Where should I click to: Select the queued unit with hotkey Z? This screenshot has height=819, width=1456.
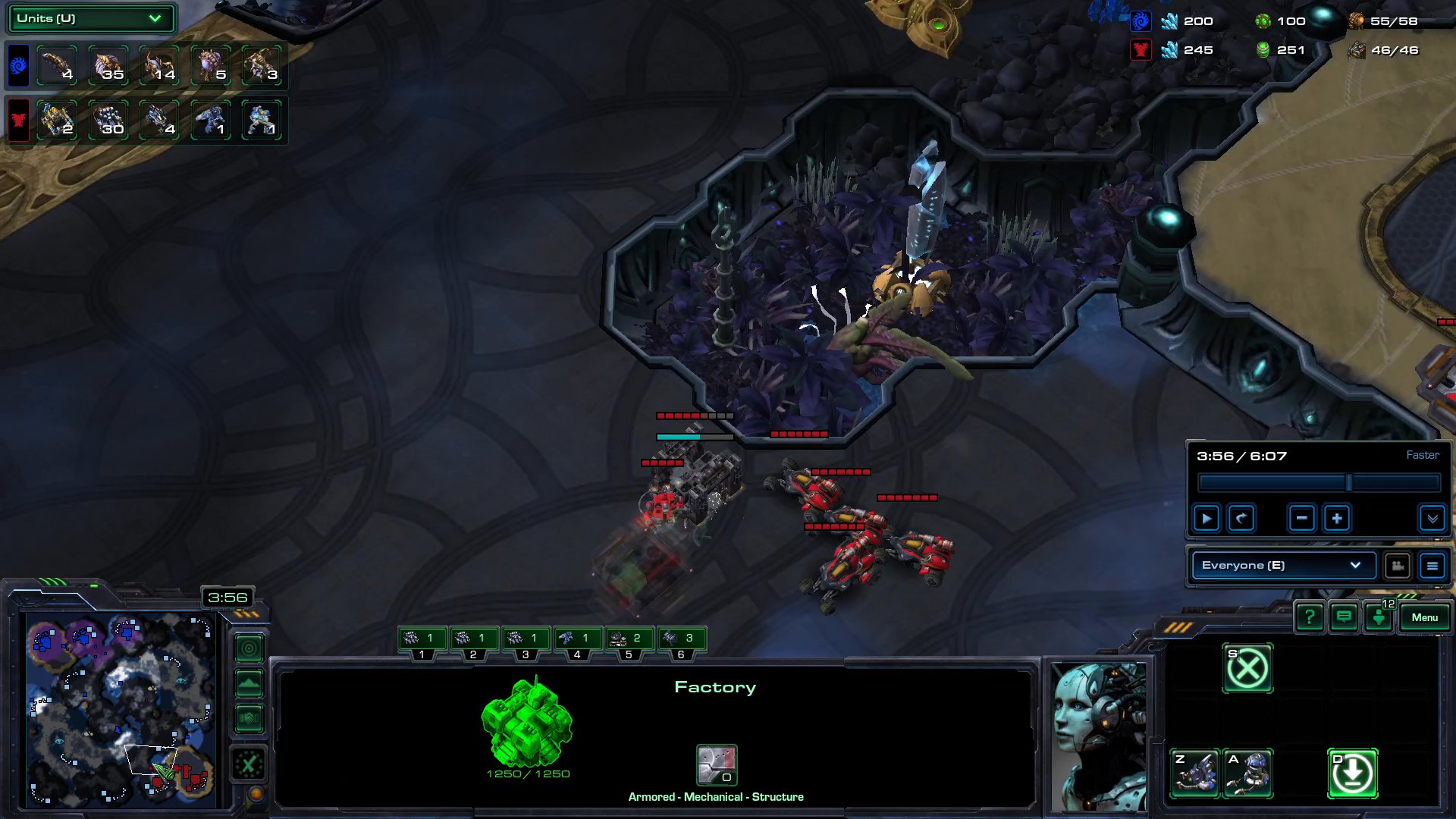pyautogui.click(x=1197, y=776)
